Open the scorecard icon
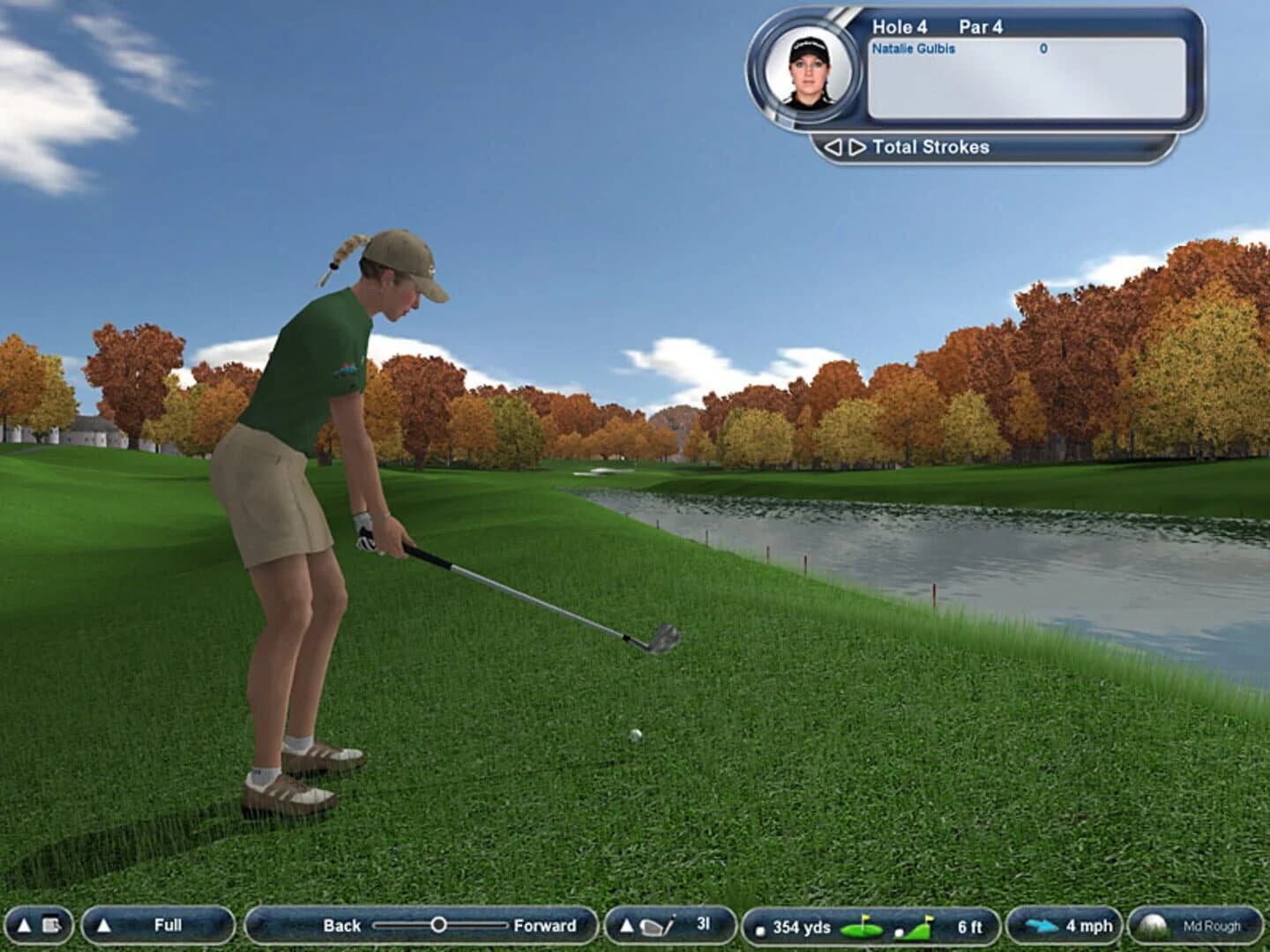This screenshot has width=1270, height=952. [x=52, y=926]
